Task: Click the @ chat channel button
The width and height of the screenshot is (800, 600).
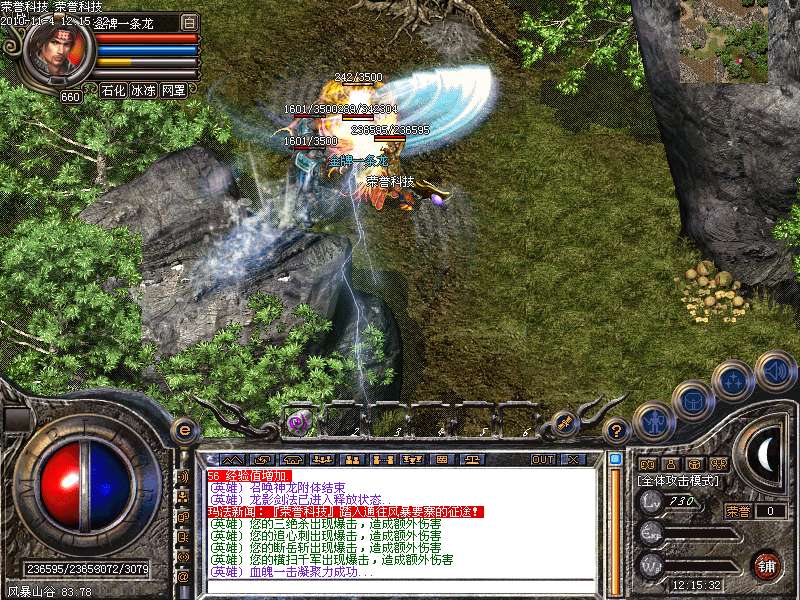Action: [x=183, y=576]
